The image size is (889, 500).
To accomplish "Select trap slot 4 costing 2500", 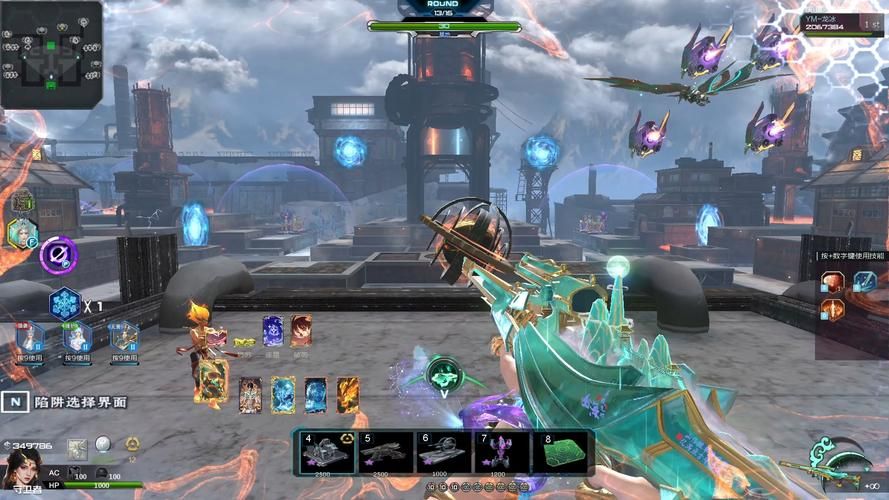I will click(328, 453).
